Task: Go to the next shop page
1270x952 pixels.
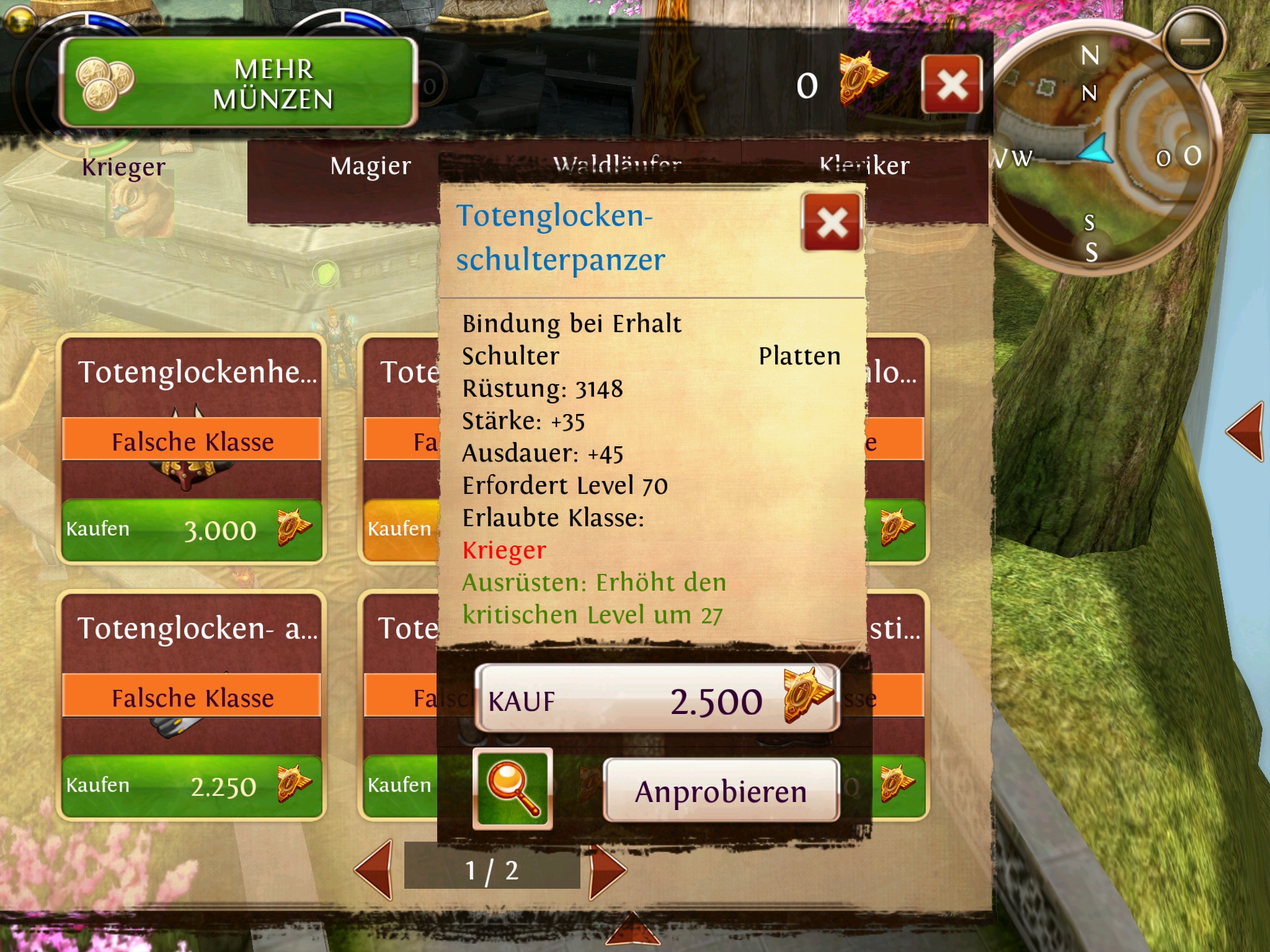Action: pos(606,871)
